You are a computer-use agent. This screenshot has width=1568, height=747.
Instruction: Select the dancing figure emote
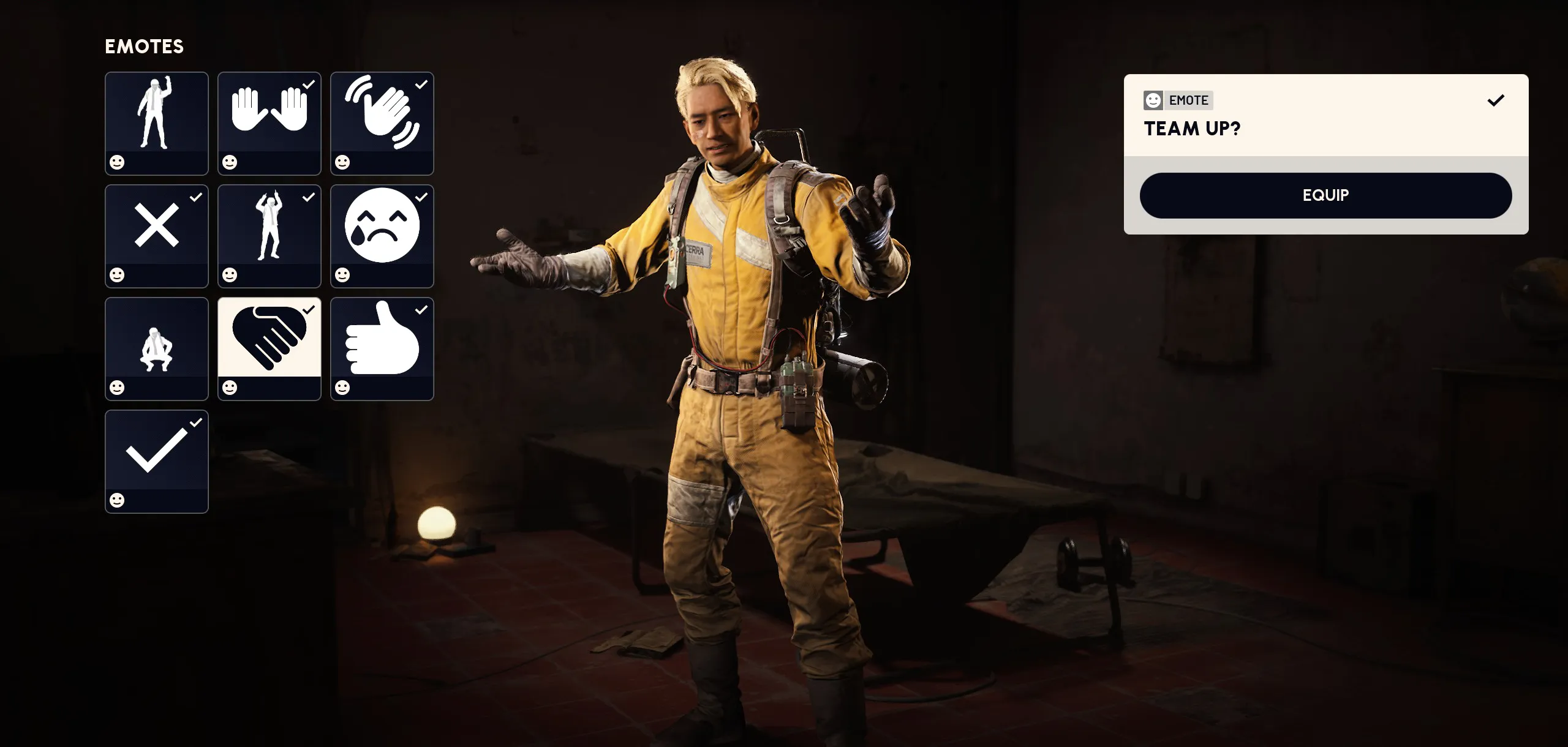157,122
